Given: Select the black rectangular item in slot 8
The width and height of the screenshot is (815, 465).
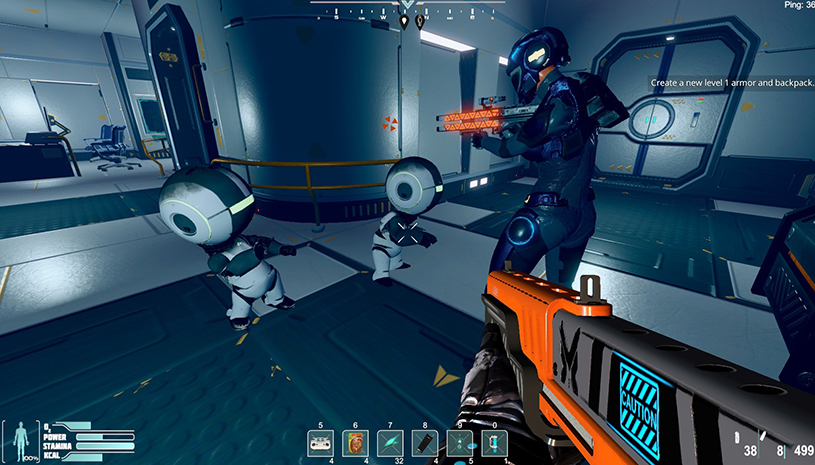Looking at the screenshot, I should click(x=424, y=442).
